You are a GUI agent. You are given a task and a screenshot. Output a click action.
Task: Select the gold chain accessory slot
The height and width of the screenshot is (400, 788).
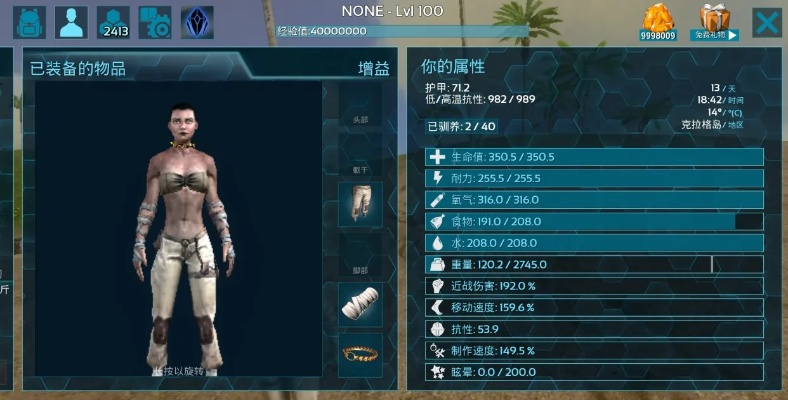360,354
